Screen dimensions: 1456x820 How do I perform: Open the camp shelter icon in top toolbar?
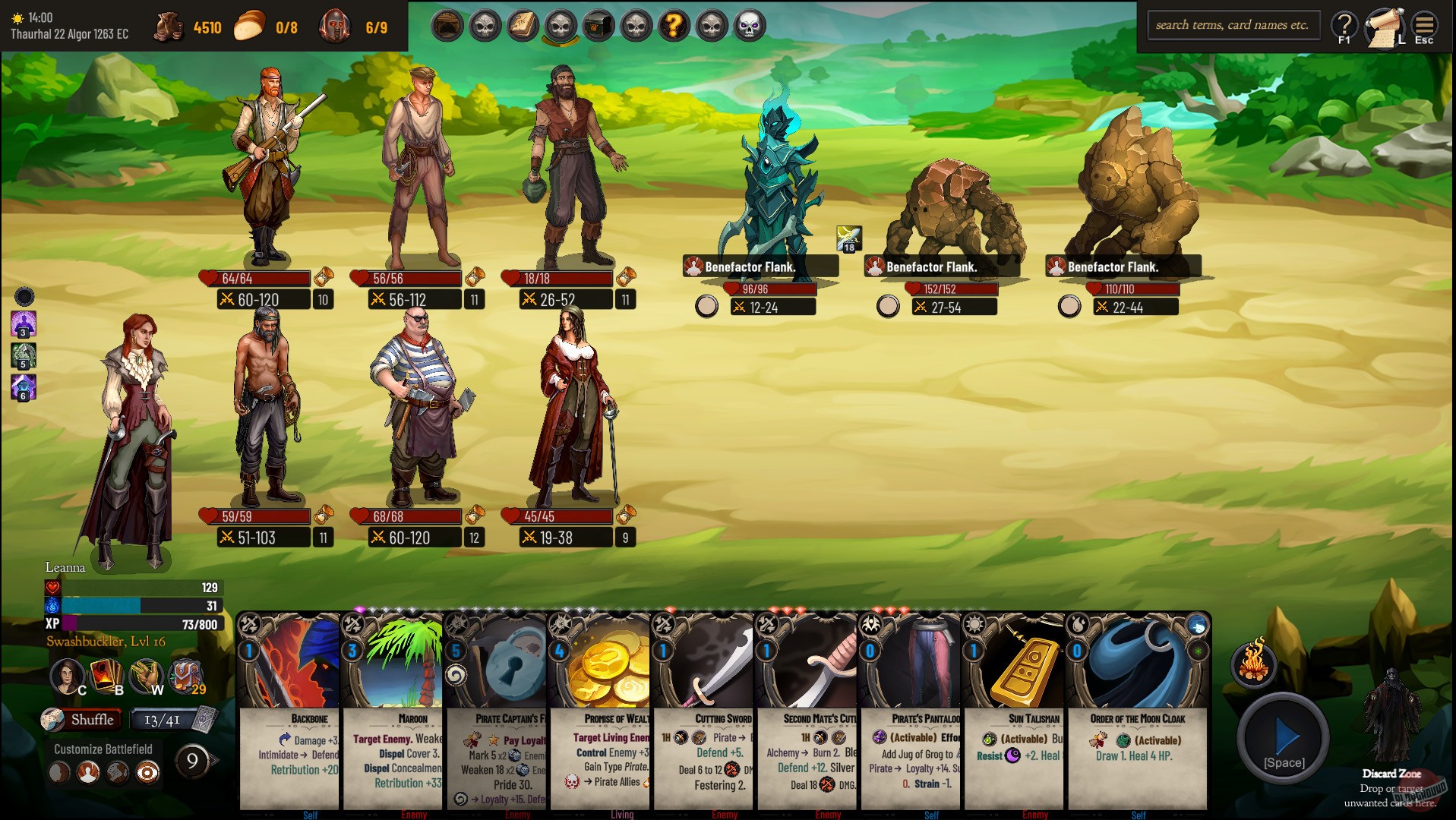[447, 24]
